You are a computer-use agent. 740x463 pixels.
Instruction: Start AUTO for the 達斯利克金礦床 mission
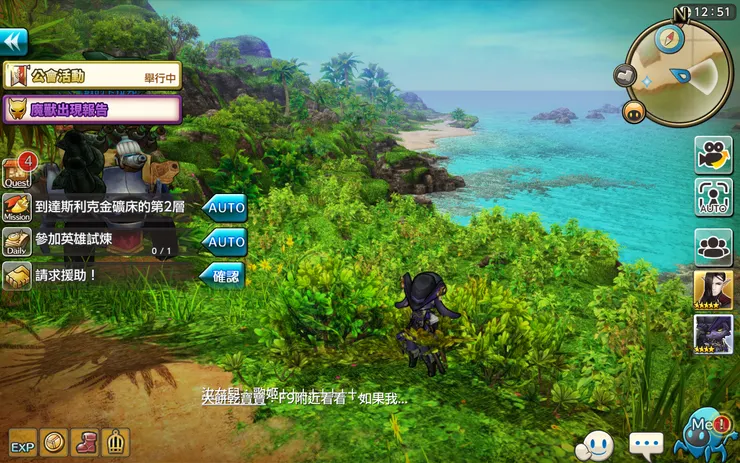pyautogui.click(x=225, y=208)
